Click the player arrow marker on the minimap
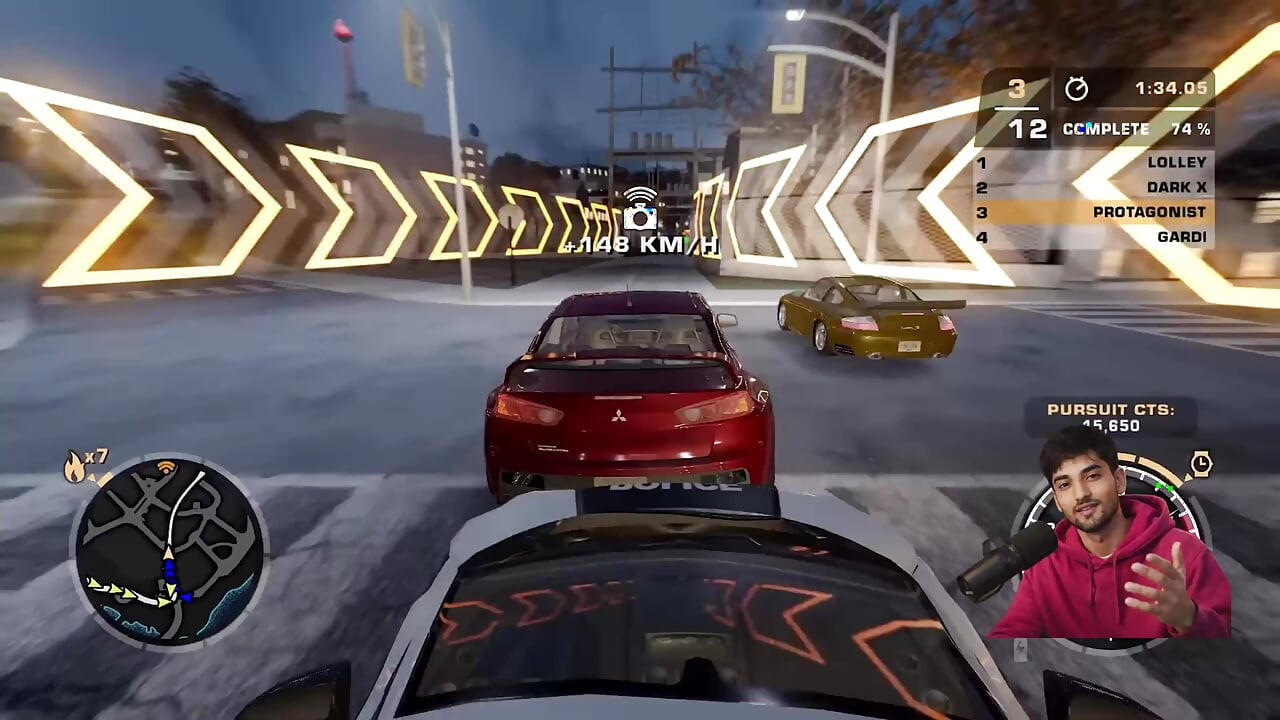The width and height of the screenshot is (1280, 720). click(x=168, y=553)
